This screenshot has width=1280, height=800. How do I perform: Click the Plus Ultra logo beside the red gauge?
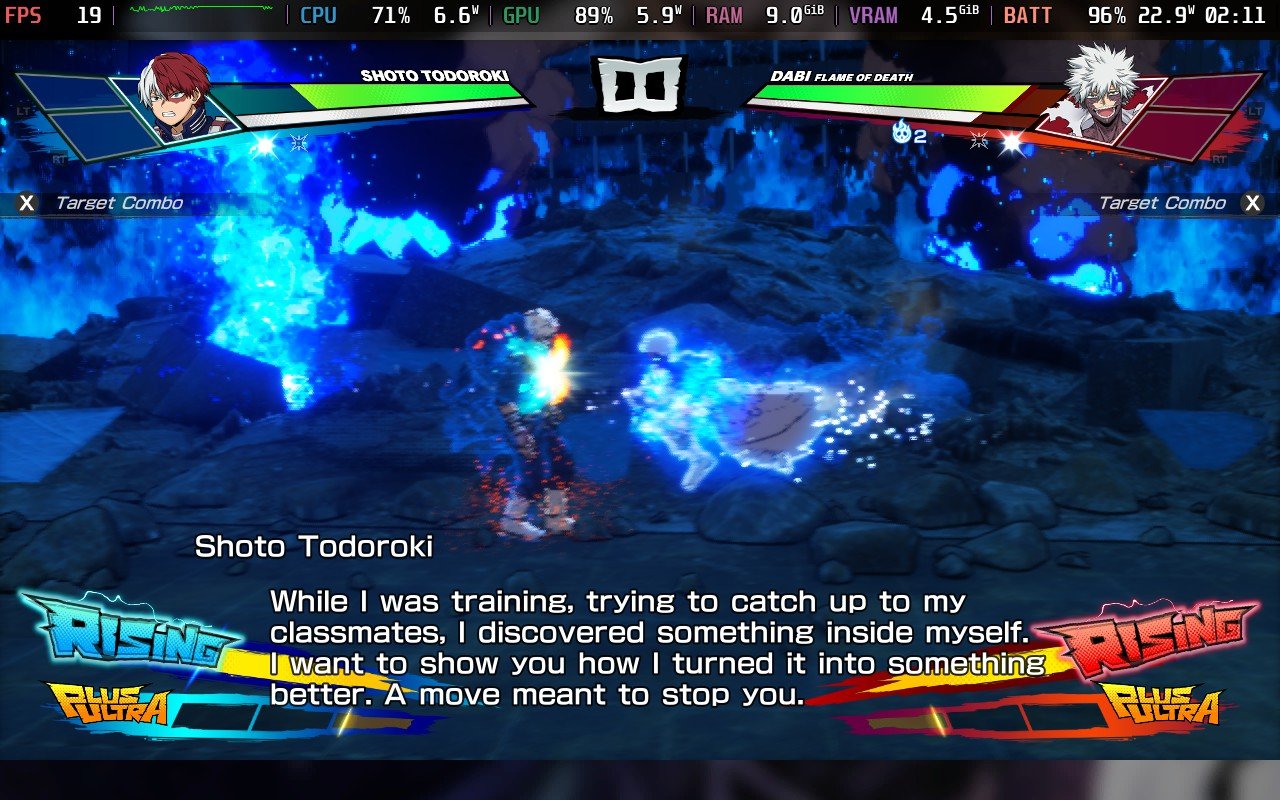[x=1161, y=706]
